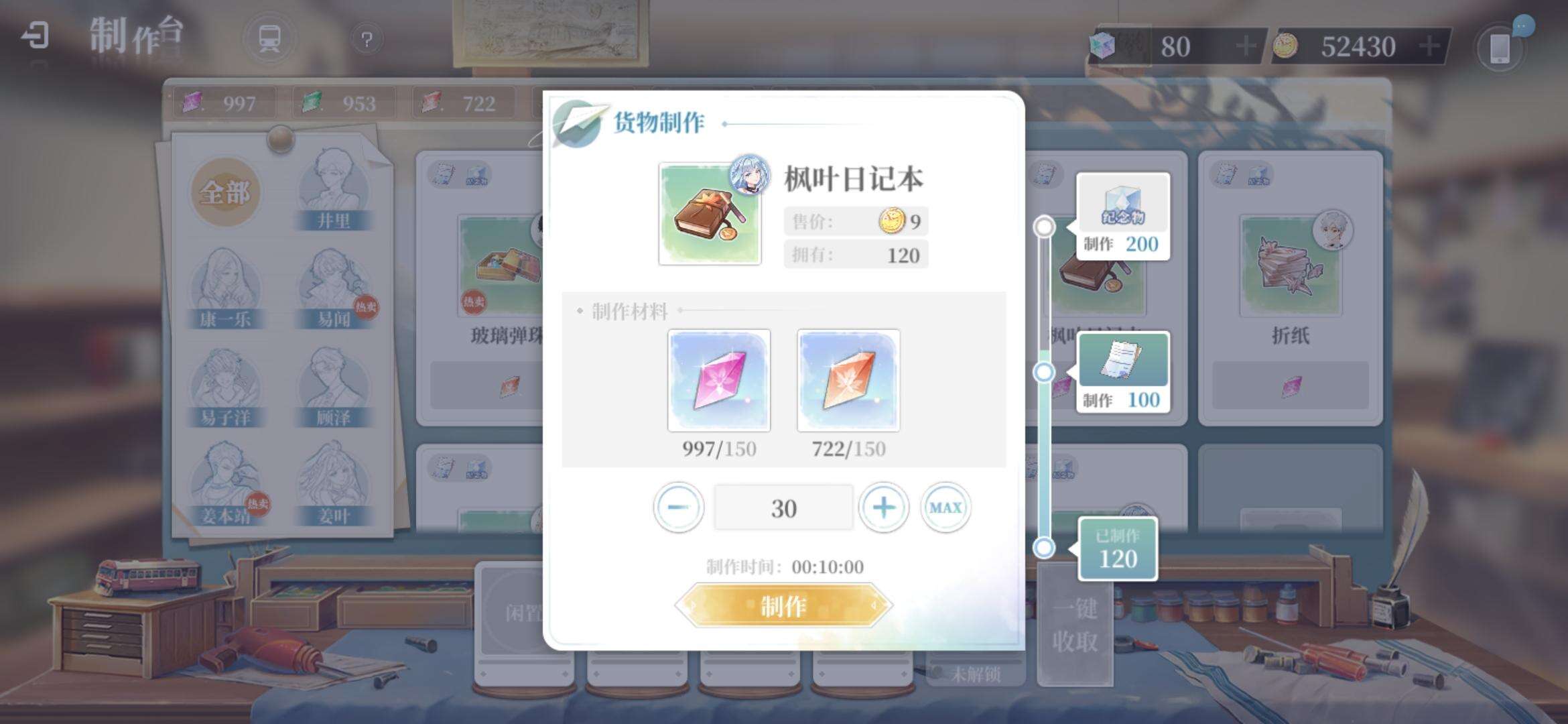Add more coins with the plus button
The image size is (1568, 724).
coord(1429,46)
